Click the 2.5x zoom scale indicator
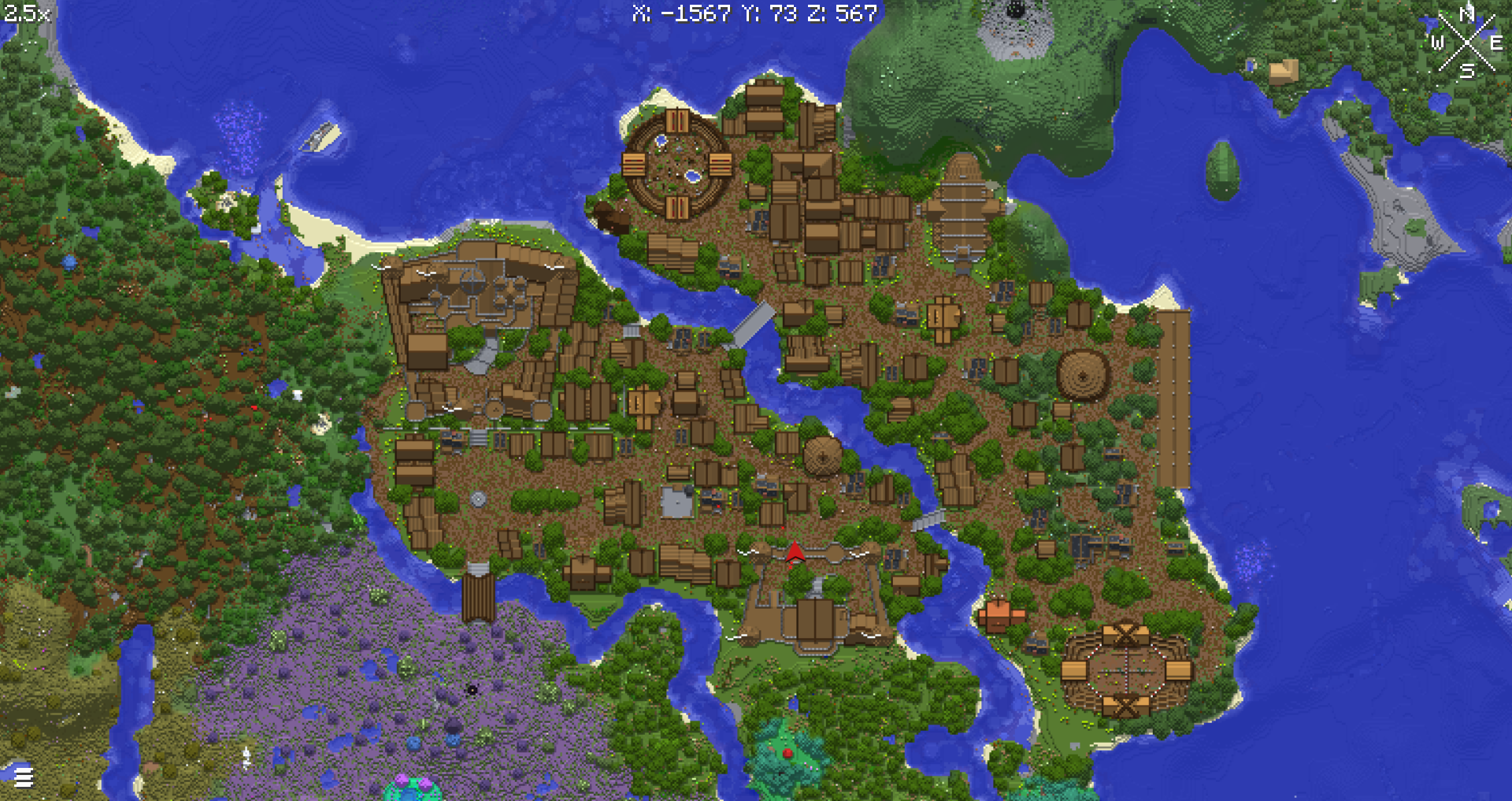Screen dimensions: 1512x801 point(26,13)
